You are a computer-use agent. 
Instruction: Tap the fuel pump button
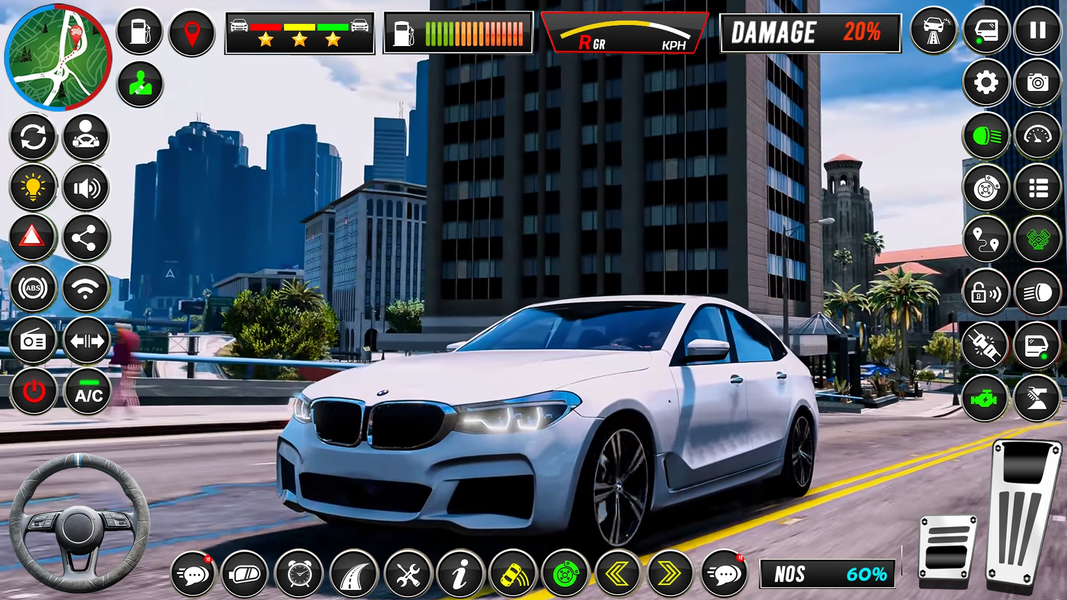click(139, 31)
